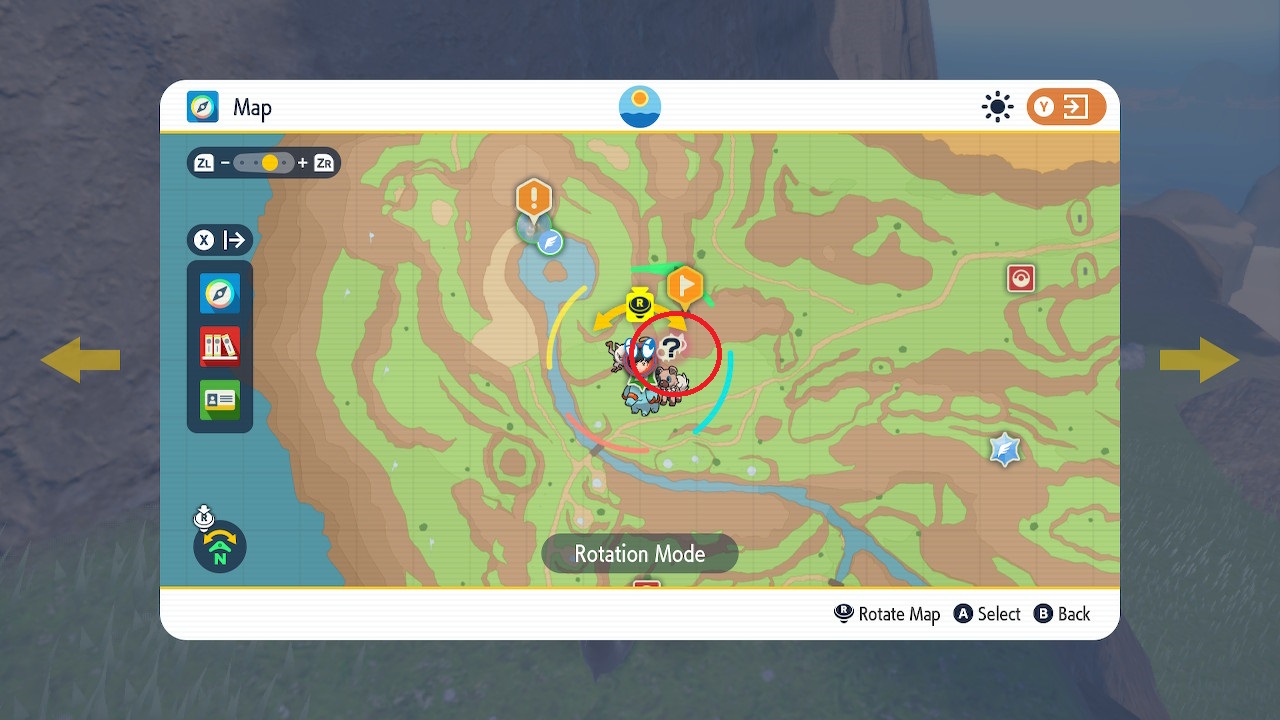
Task: Select the orange exclamation mark map marker
Action: click(x=534, y=197)
